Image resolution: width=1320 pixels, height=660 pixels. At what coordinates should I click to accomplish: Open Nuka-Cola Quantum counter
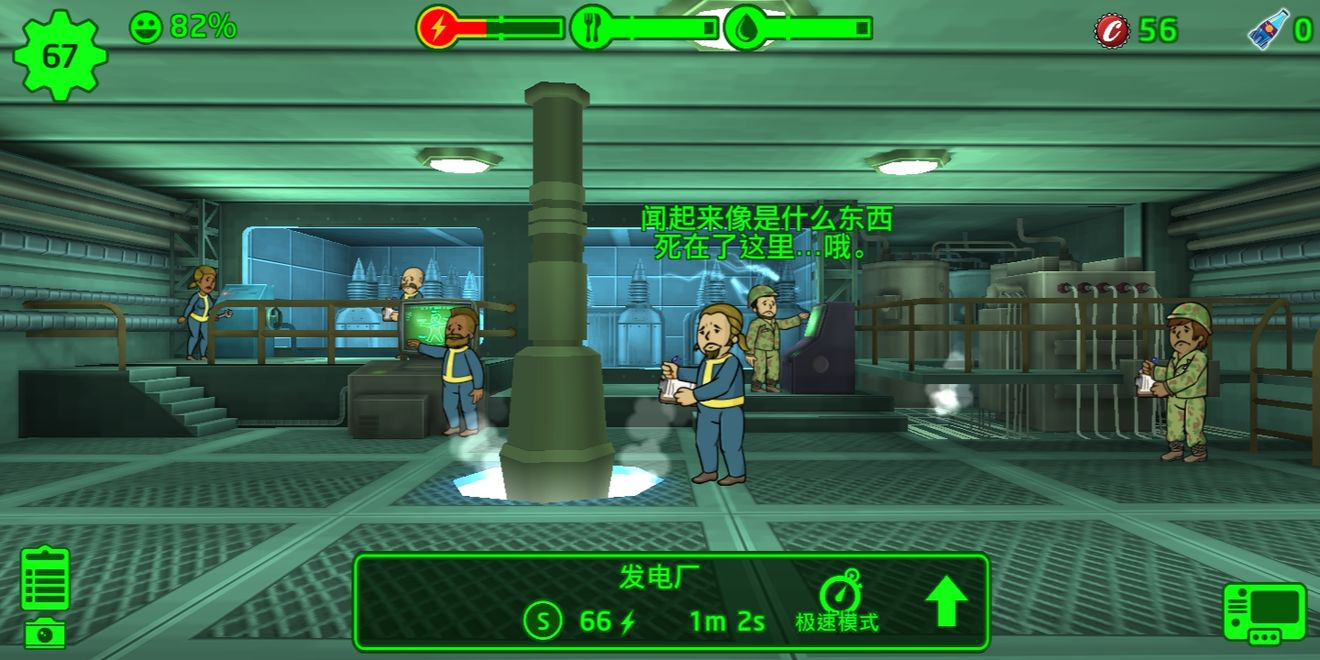(x=1268, y=30)
